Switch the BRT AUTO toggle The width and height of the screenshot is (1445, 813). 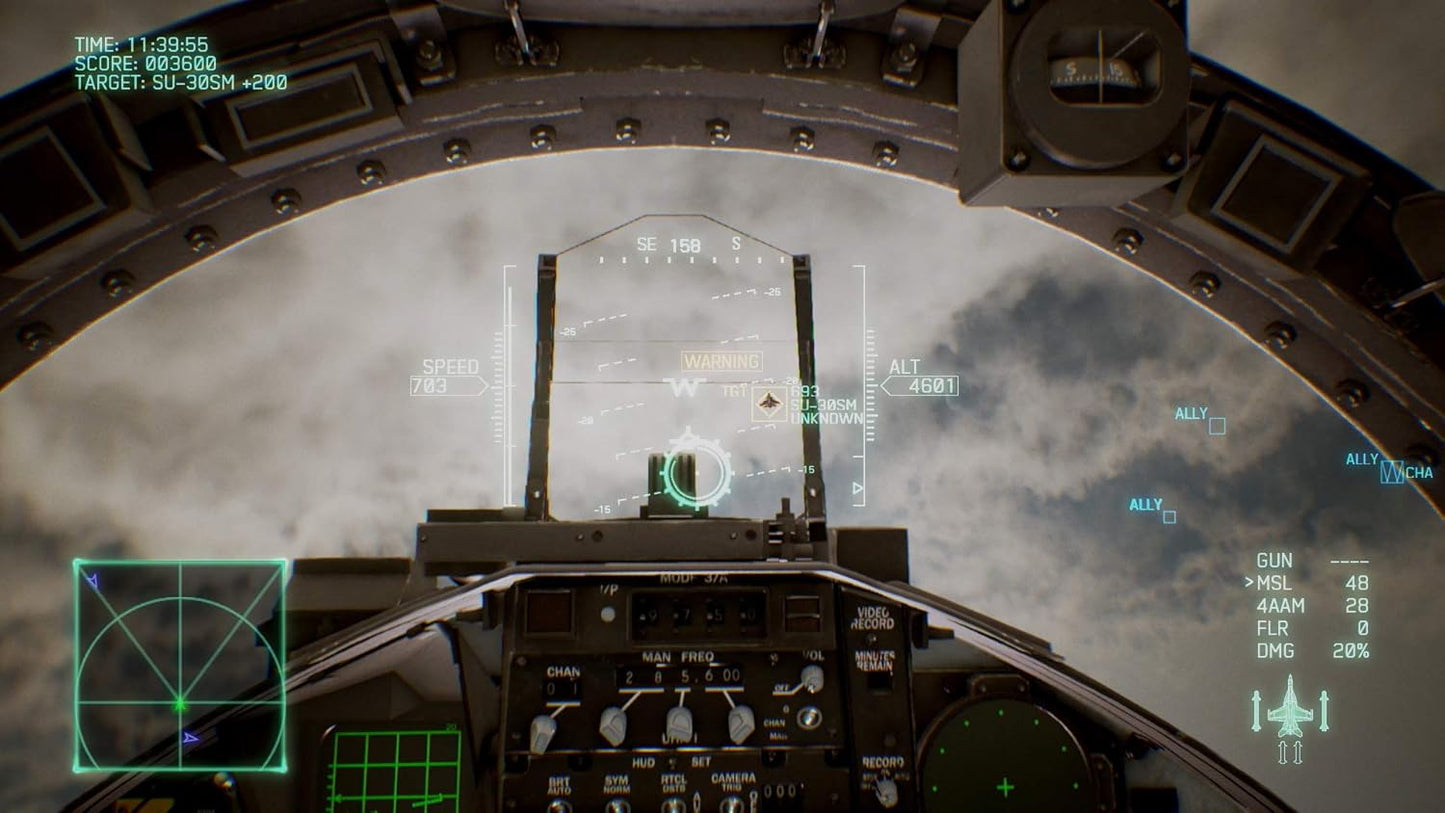coord(559,801)
